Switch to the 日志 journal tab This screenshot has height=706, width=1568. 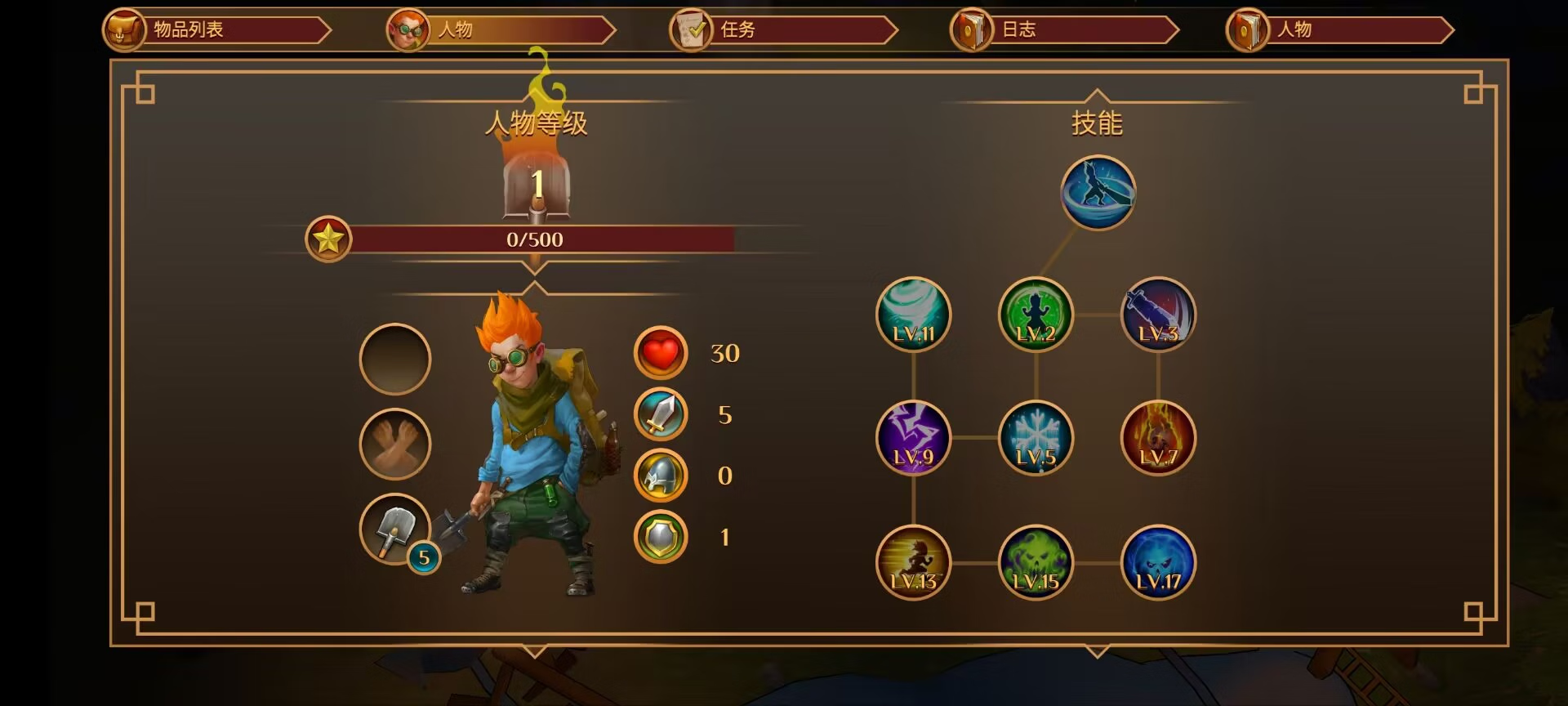[1064, 30]
